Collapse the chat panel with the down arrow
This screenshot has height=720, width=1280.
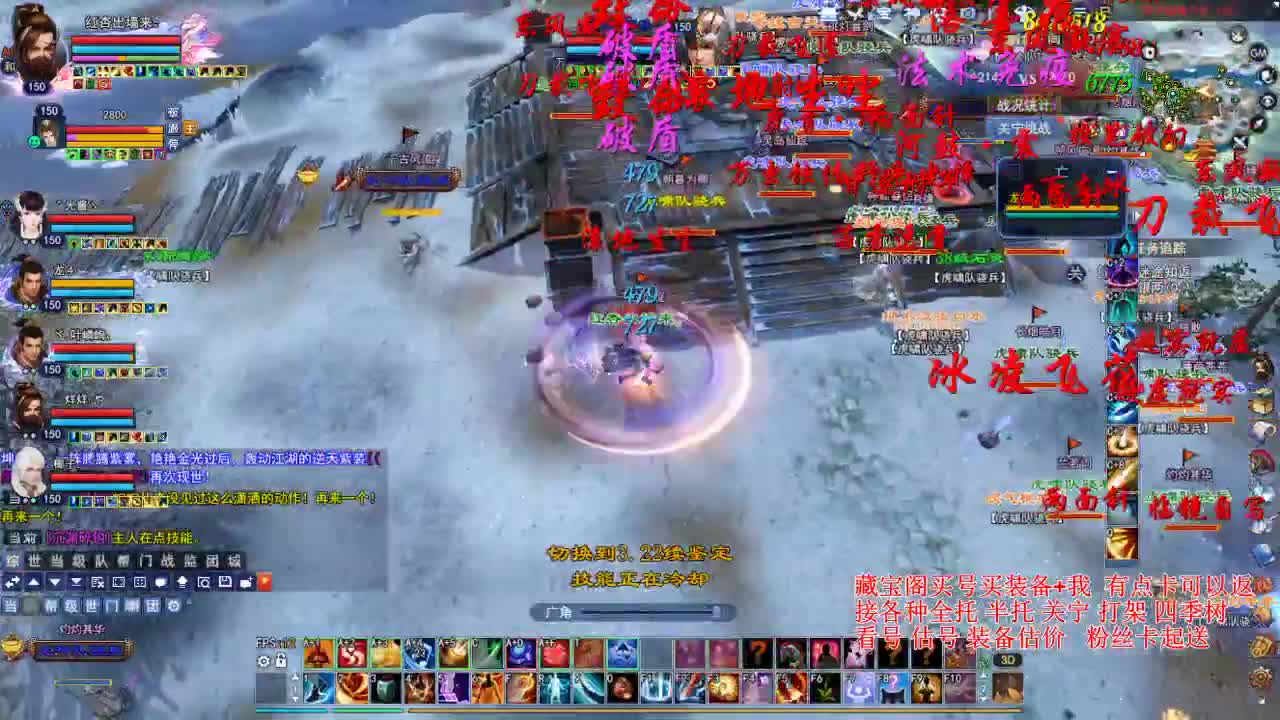click(x=57, y=582)
